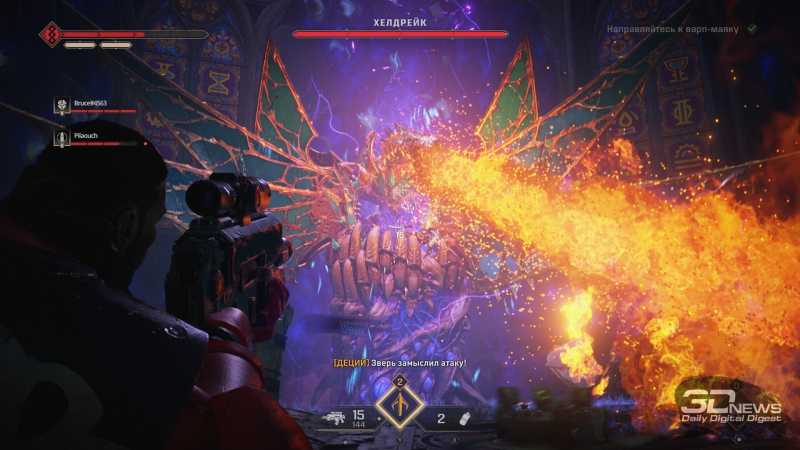Activate the golden trident ability diamond

click(x=399, y=406)
